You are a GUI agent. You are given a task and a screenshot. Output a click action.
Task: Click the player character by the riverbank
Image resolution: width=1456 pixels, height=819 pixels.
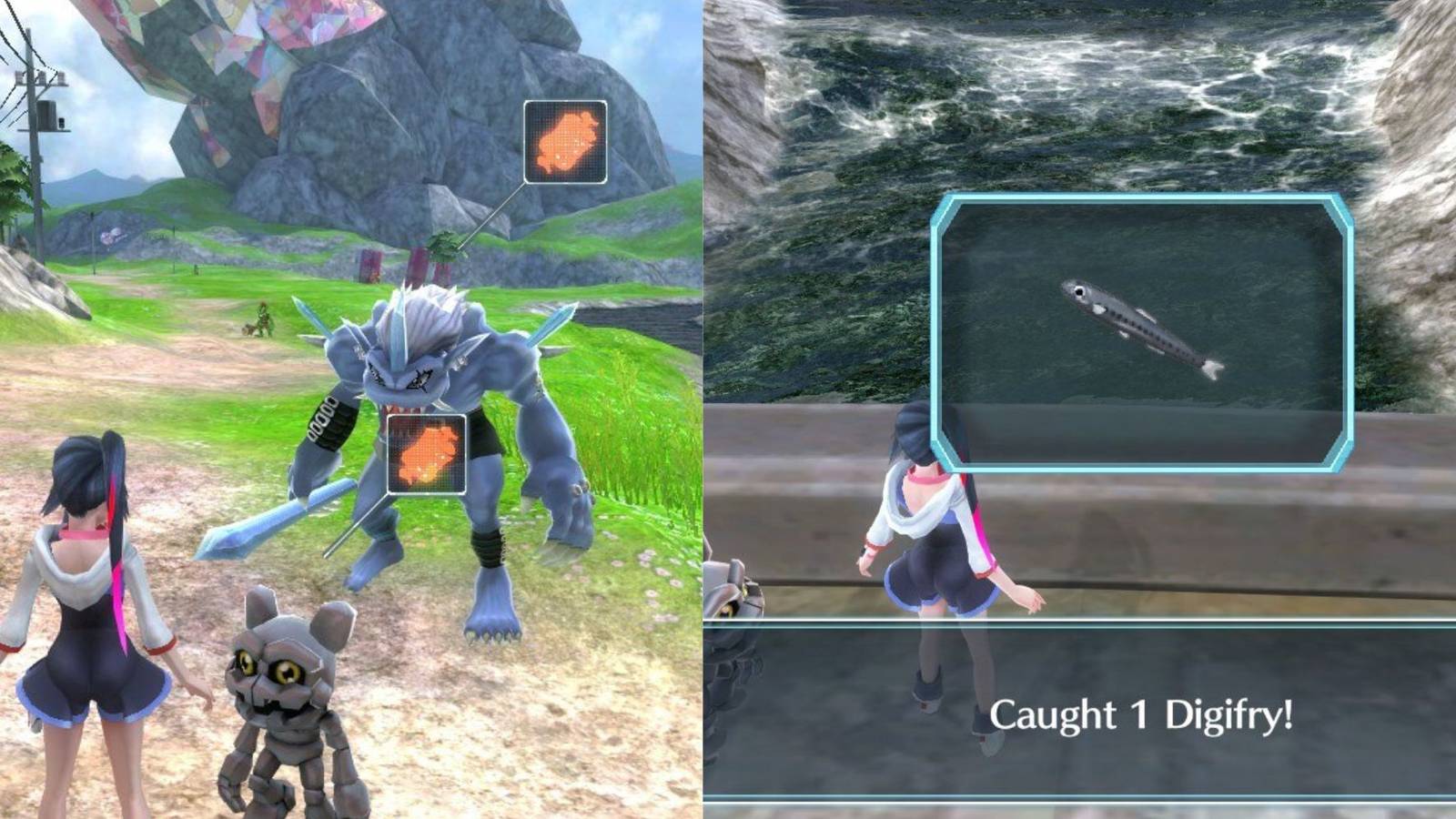coord(937,546)
